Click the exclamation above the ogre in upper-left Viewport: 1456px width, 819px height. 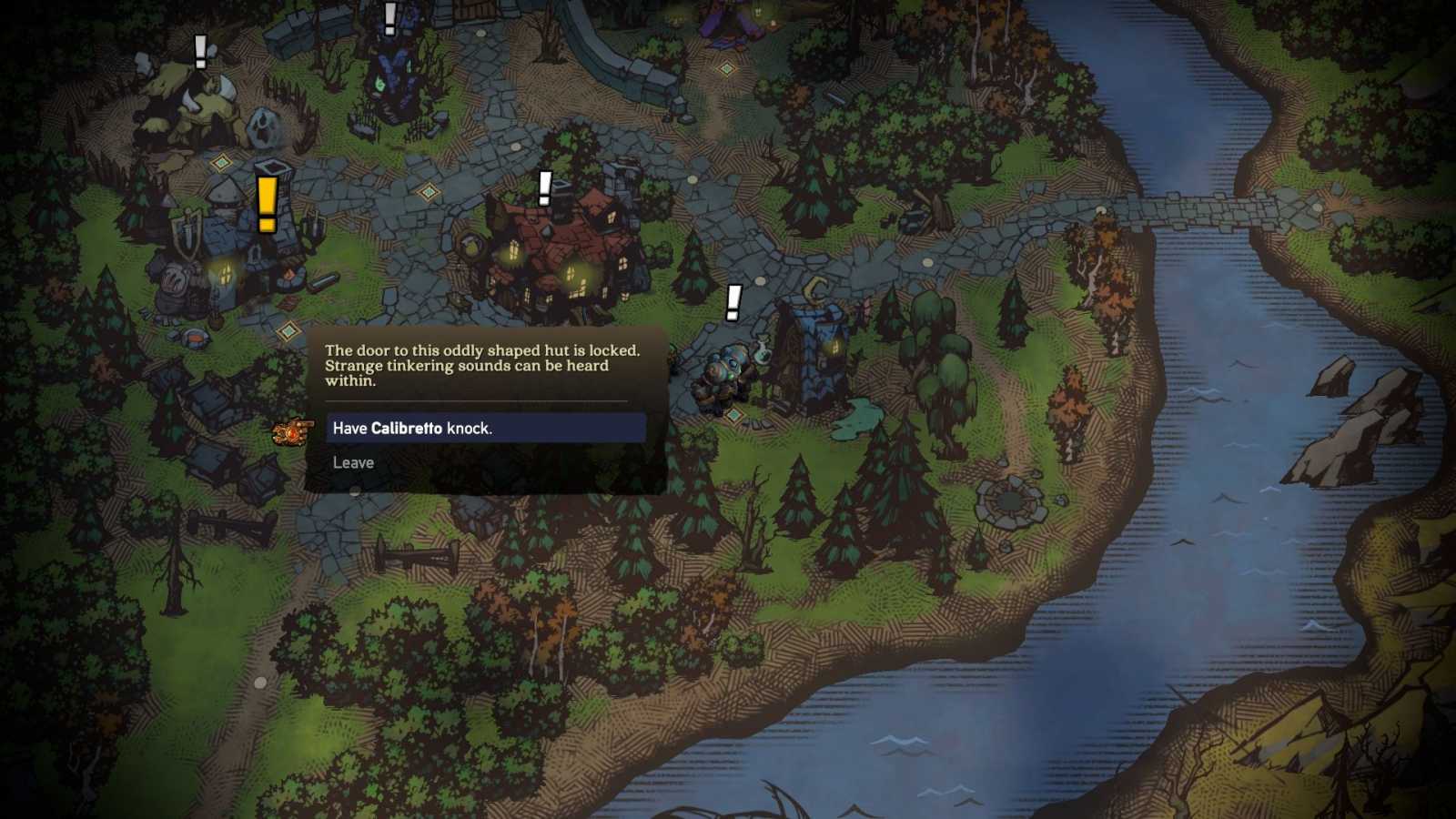click(x=200, y=53)
